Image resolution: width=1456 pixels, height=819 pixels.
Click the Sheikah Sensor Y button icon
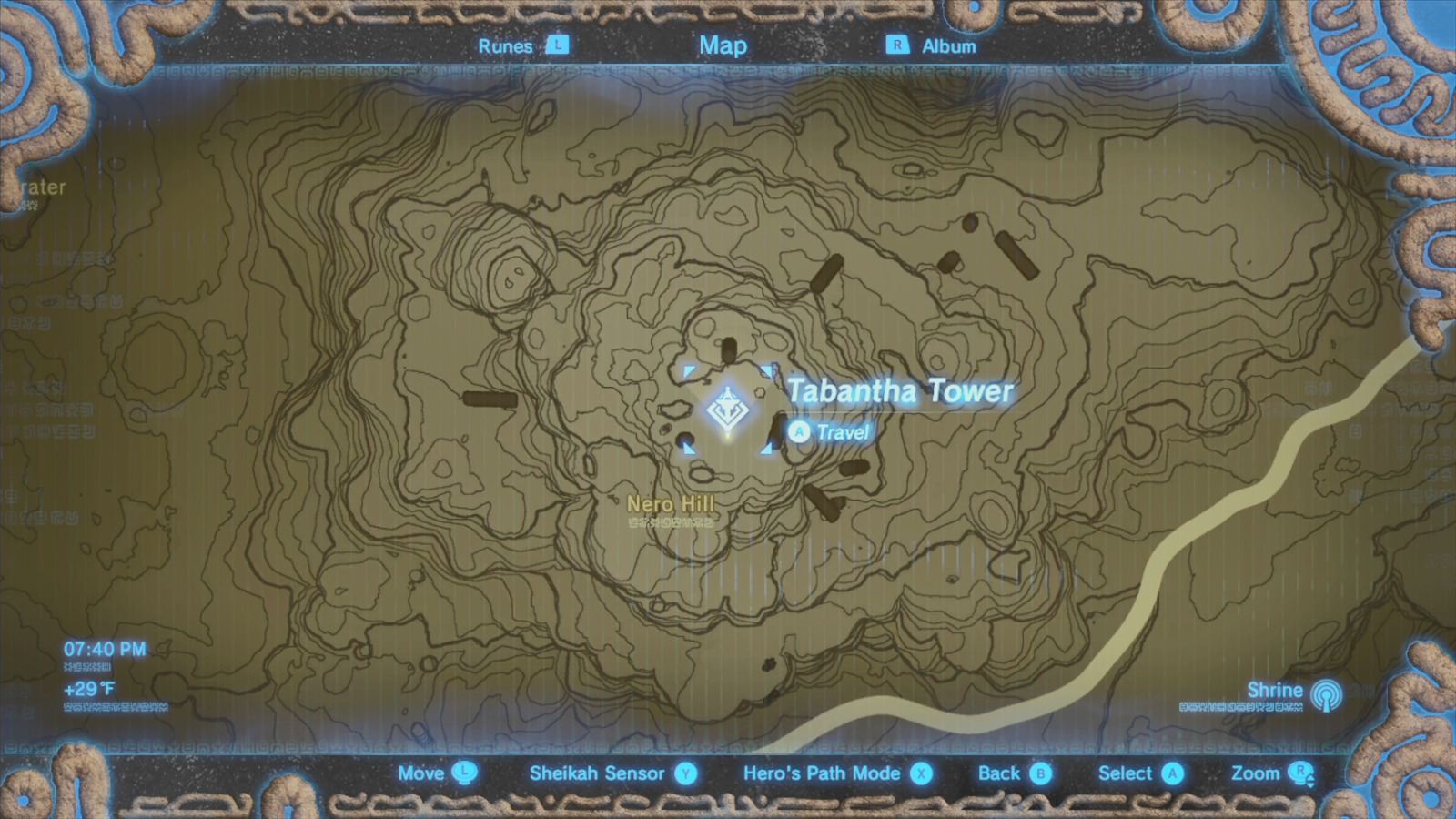(684, 773)
